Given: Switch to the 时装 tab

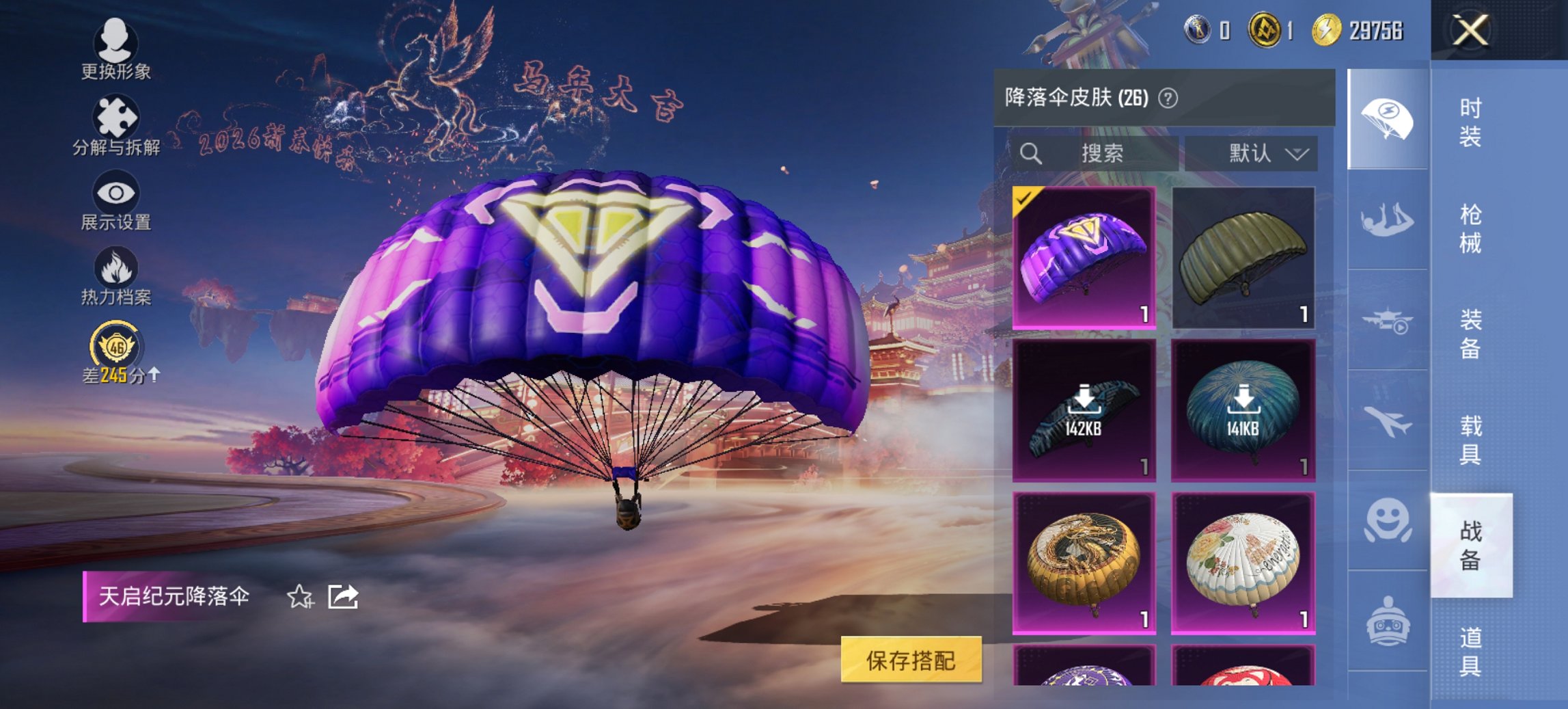Looking at the screenshot, I should [1472, 123].
